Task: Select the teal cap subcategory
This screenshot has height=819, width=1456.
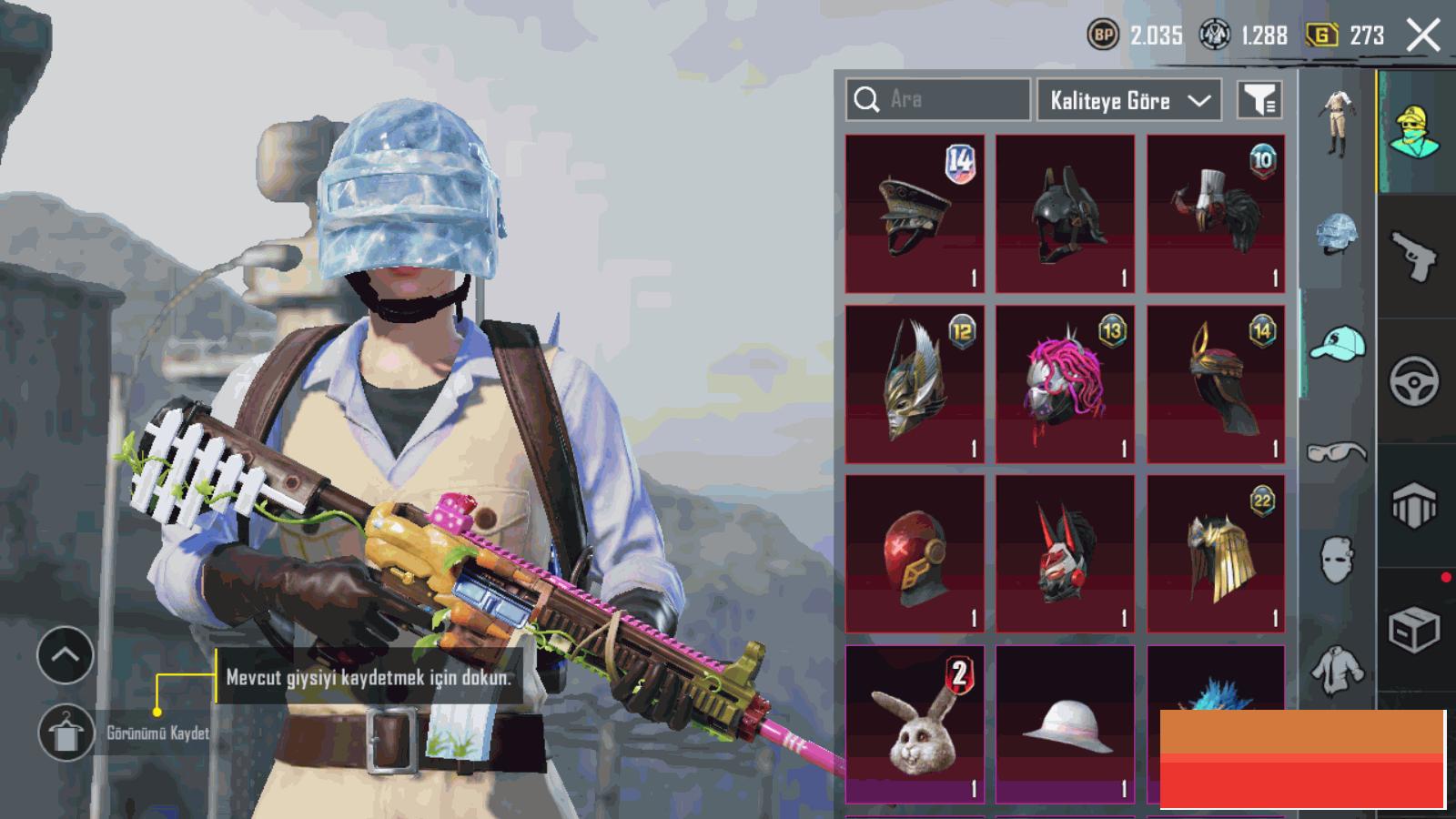Action: (x=1337, y=343)
